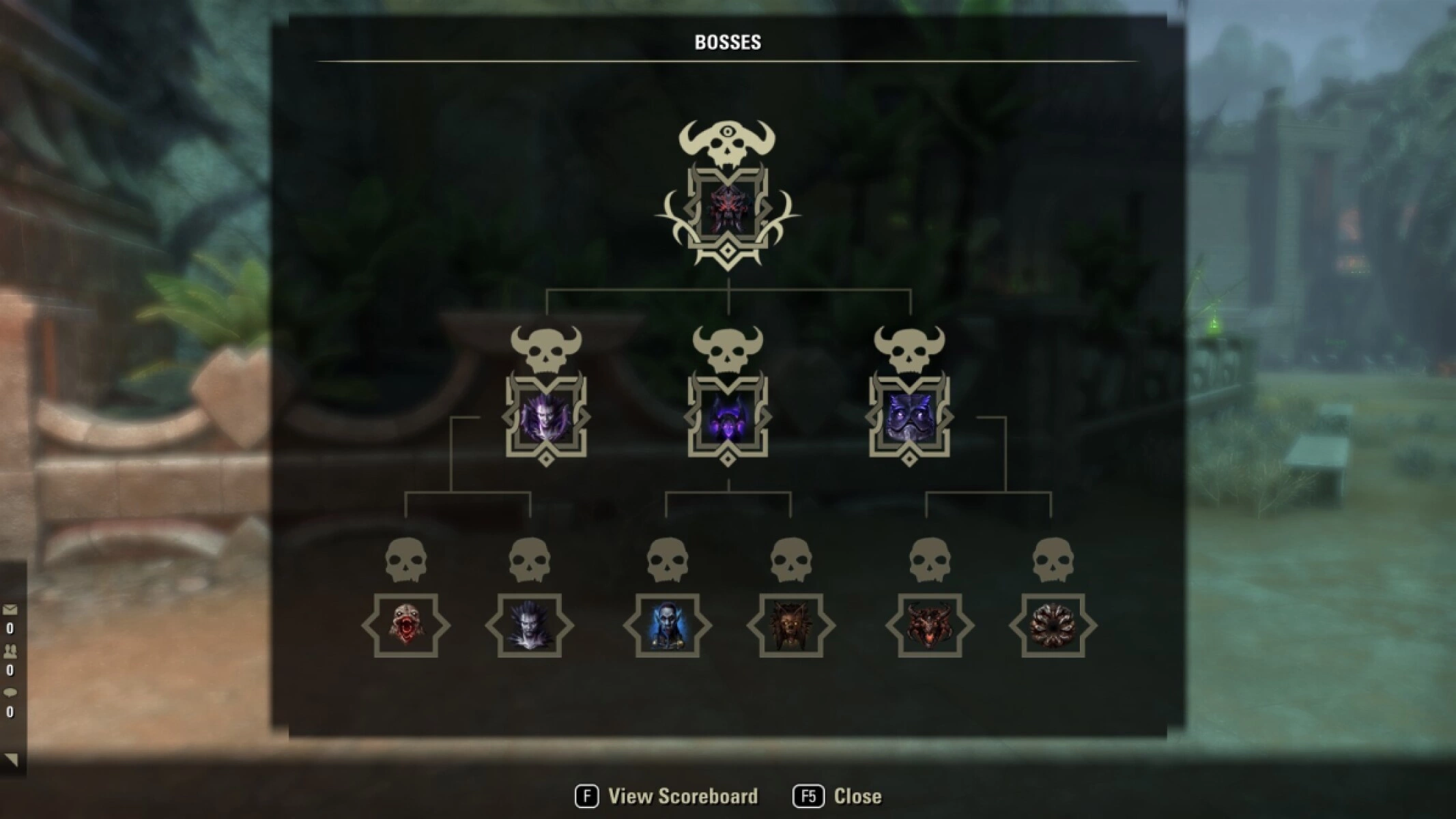1456x819 pixels.
Task: Click the group members icon on the left
Action: 10,650
